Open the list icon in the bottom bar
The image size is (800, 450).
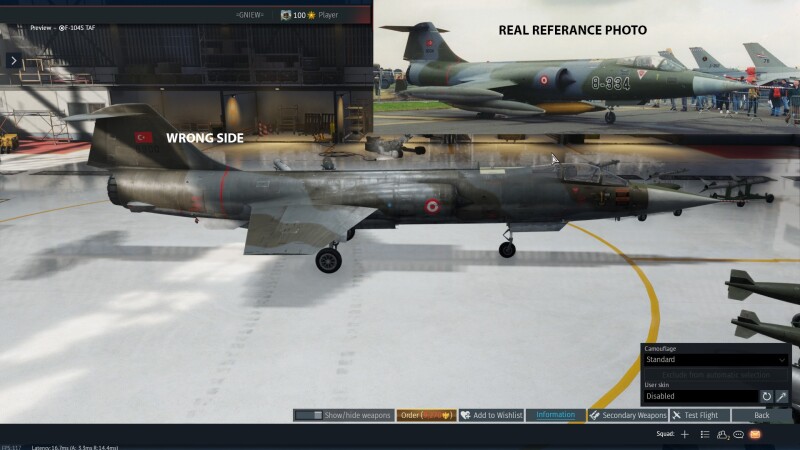(x=705, y=435)
